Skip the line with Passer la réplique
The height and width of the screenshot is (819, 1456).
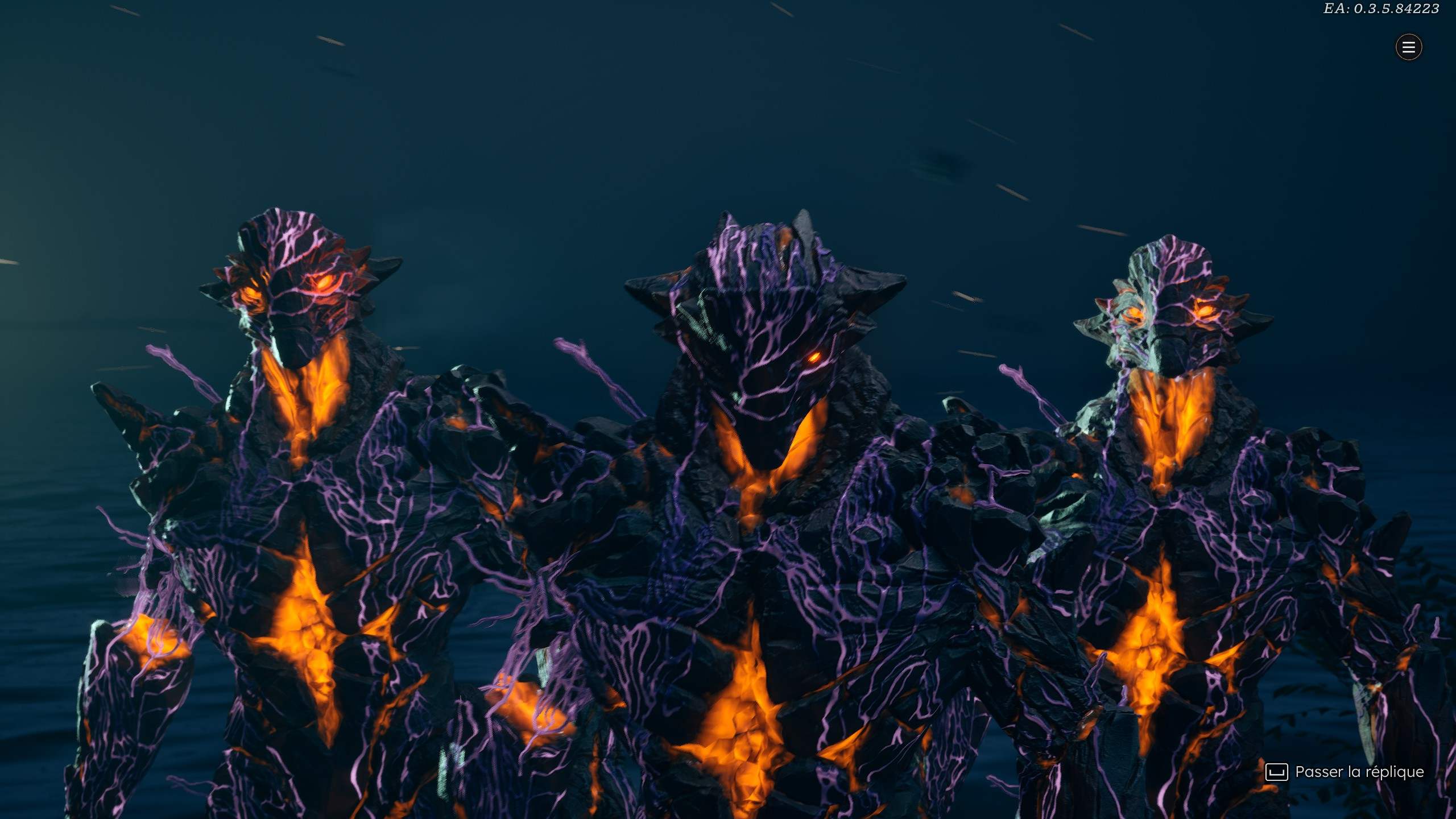coord(1345,772)
